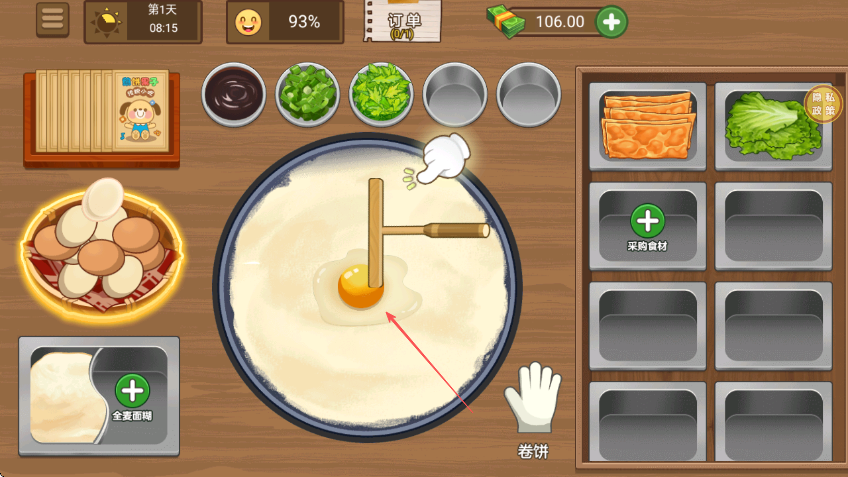Add money with the green plus button

click(x=612, y=21)
